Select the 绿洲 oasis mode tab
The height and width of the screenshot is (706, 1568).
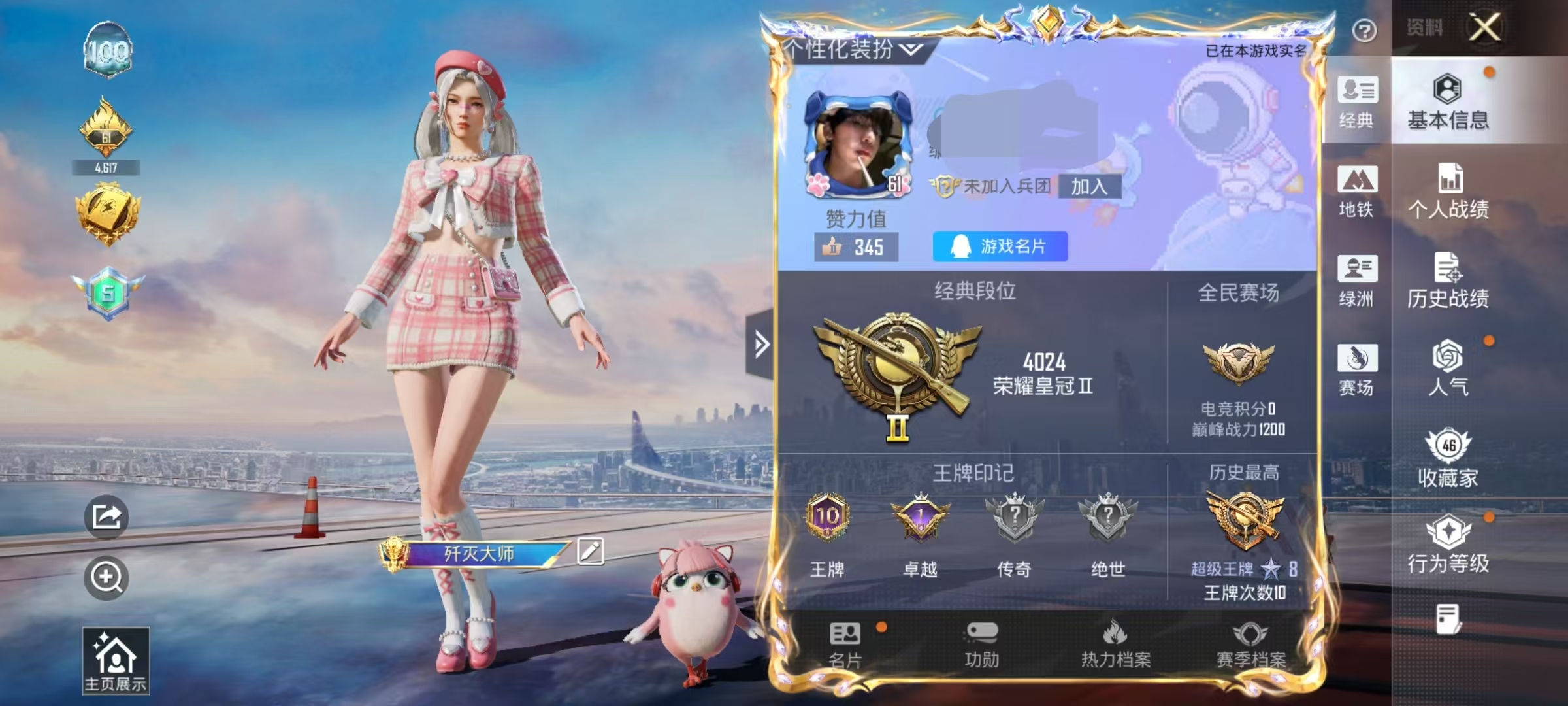point(1357,280)
